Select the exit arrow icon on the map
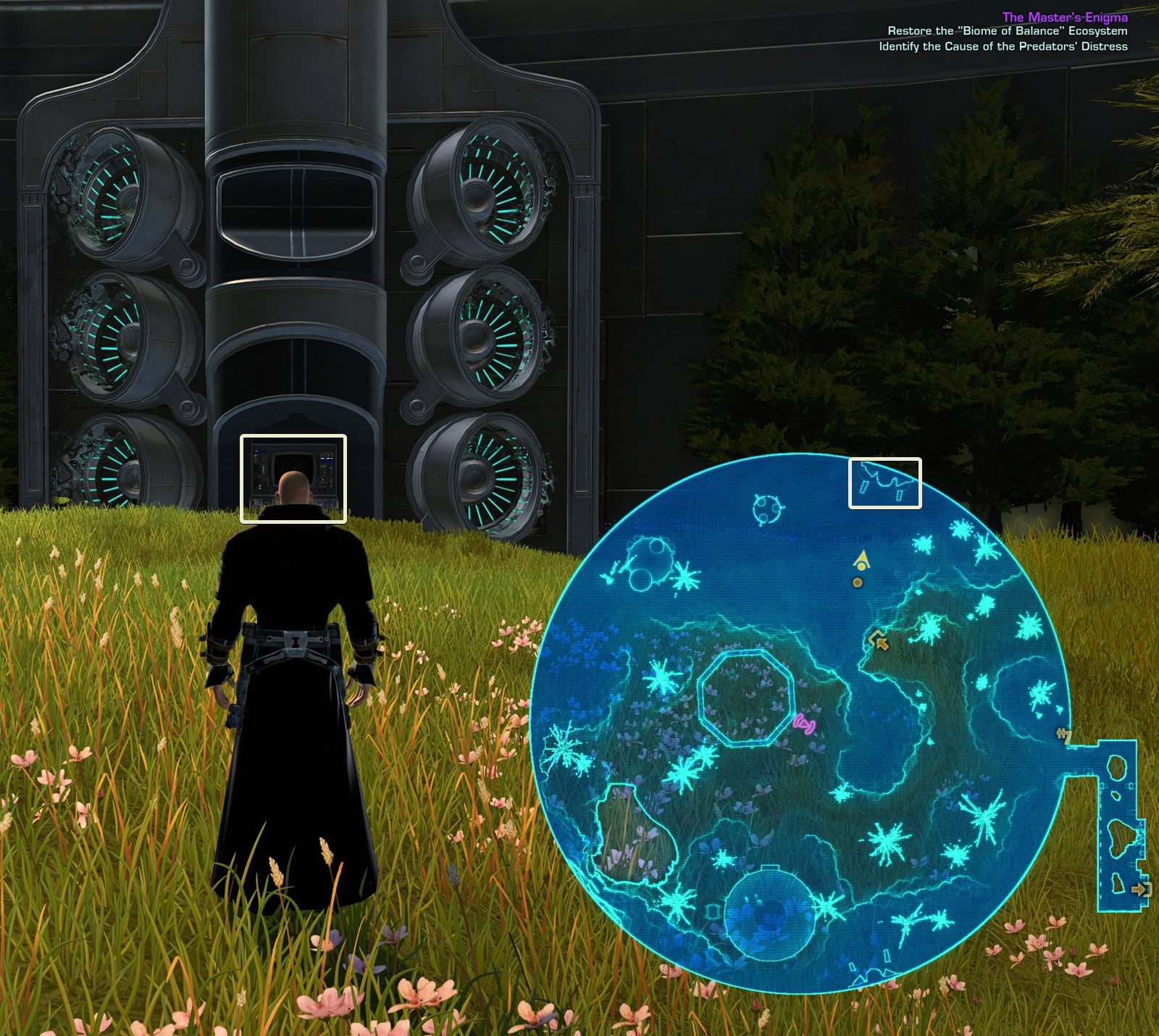The width and height of the screenshot is (1159, 1036). click(x=1140, y=888)
